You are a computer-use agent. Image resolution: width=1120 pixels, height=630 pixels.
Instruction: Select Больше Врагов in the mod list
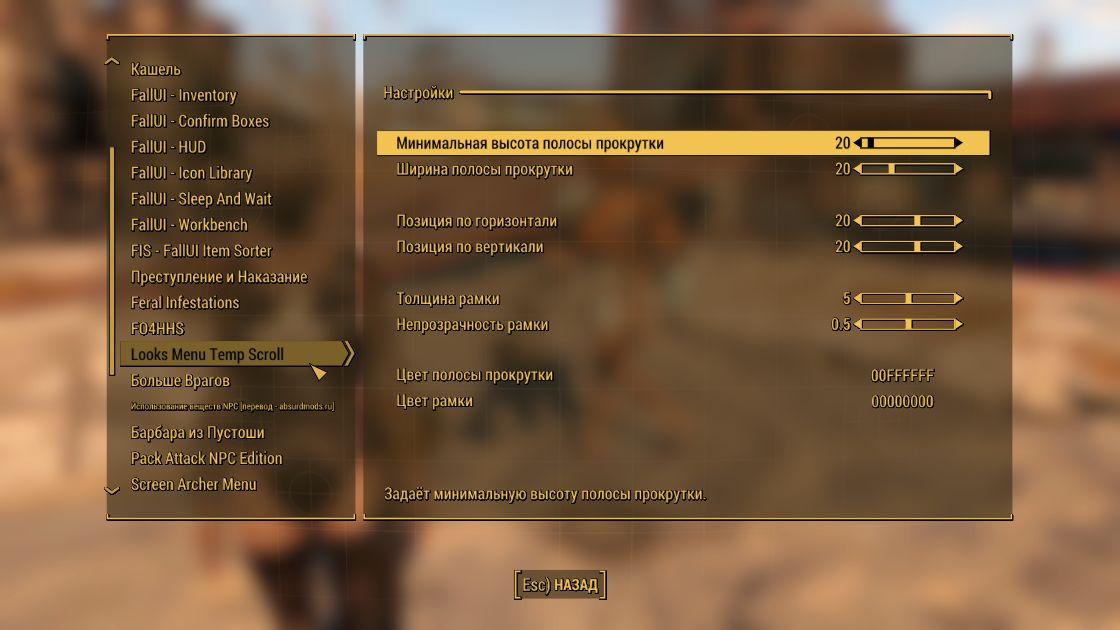[180, 381]
